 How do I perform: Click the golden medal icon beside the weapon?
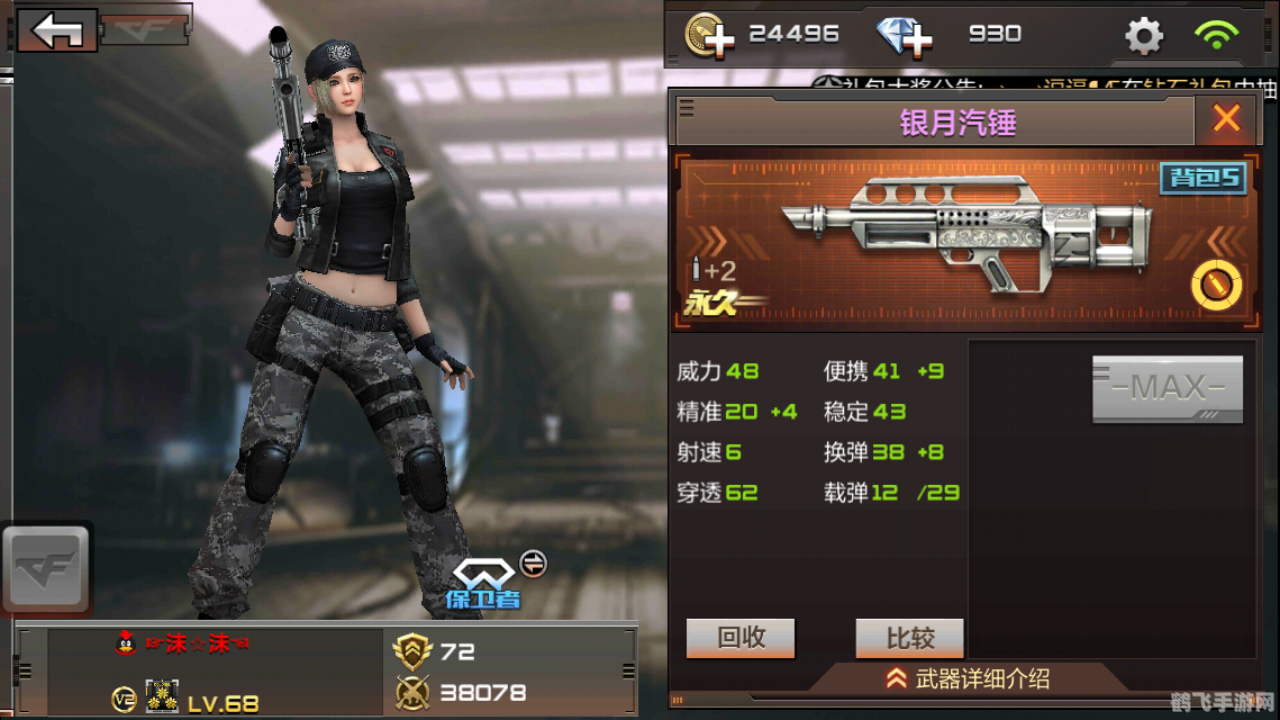coord(1216,283)
